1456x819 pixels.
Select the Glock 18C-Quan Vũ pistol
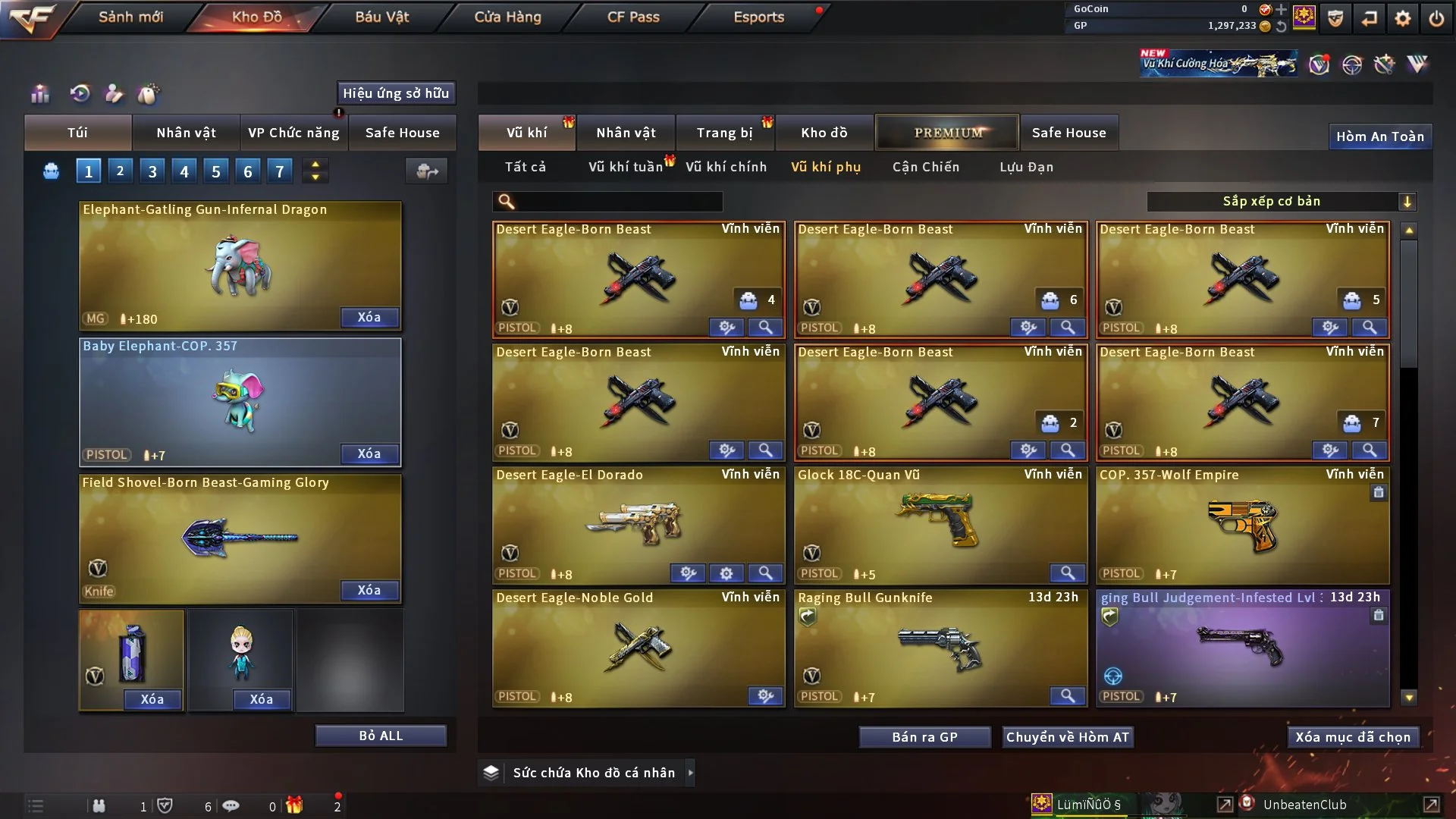(940, 523)
